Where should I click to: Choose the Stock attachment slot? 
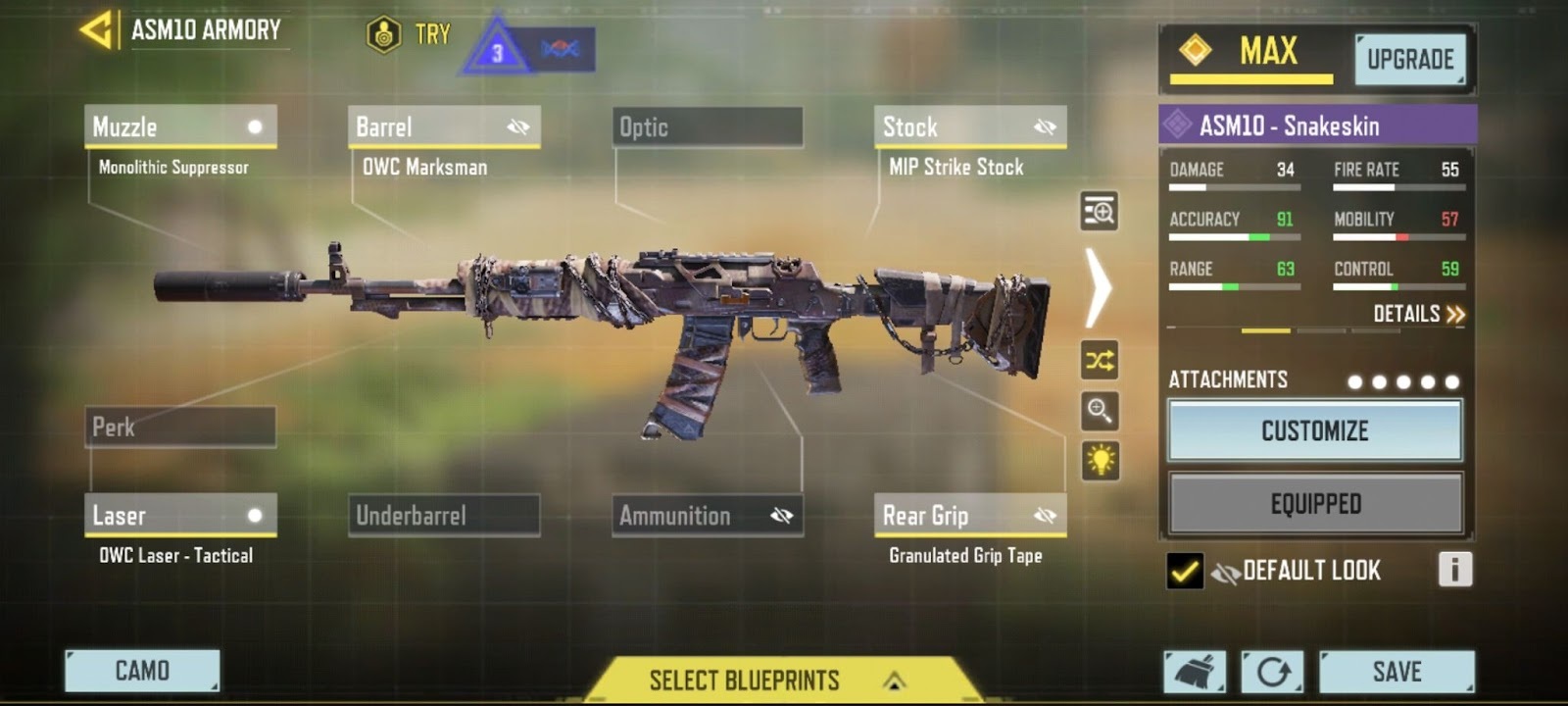tap(969, 127)
